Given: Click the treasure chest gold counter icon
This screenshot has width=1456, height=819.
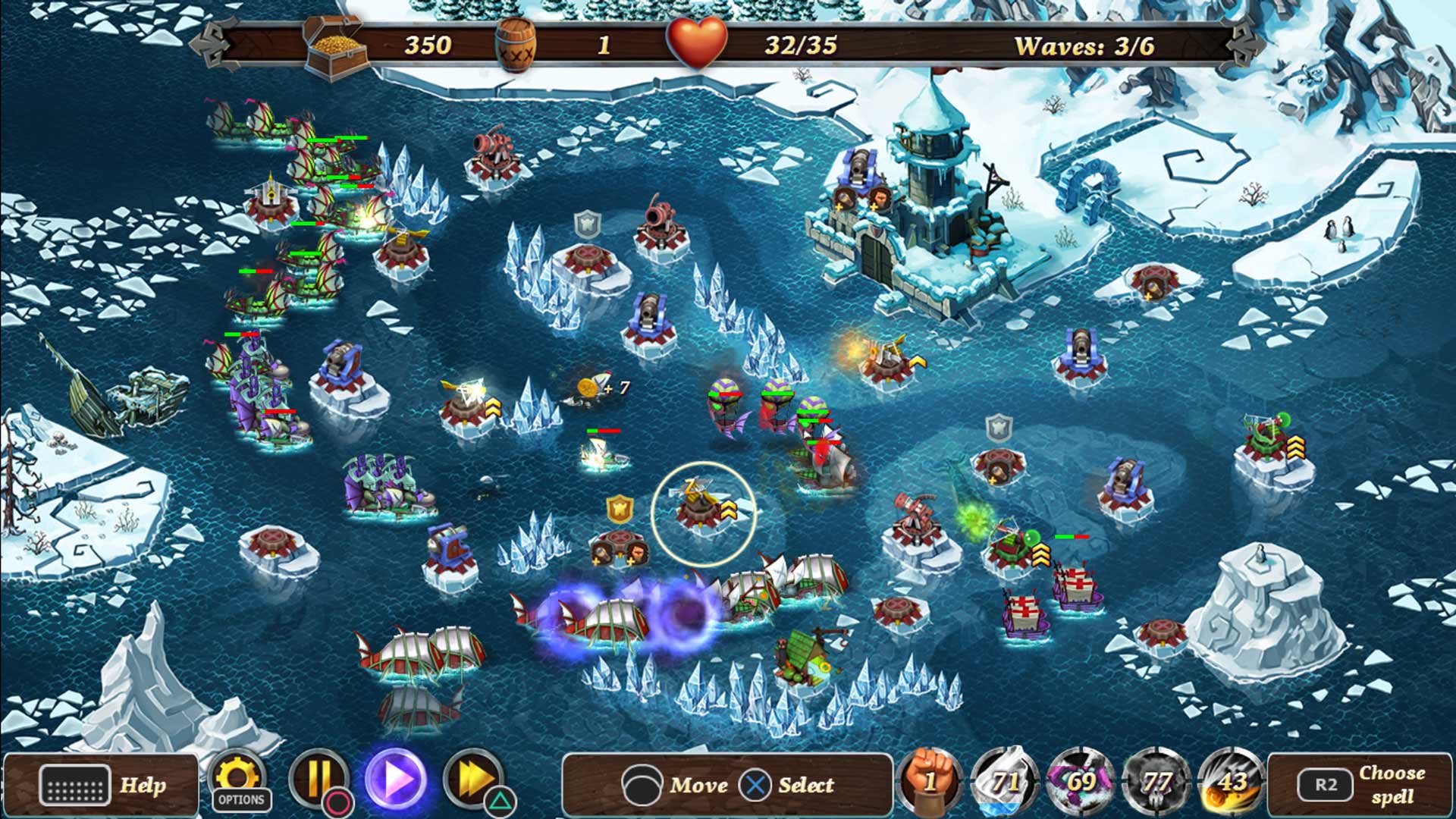Looking at the screenshot, I should coord(334,43).
